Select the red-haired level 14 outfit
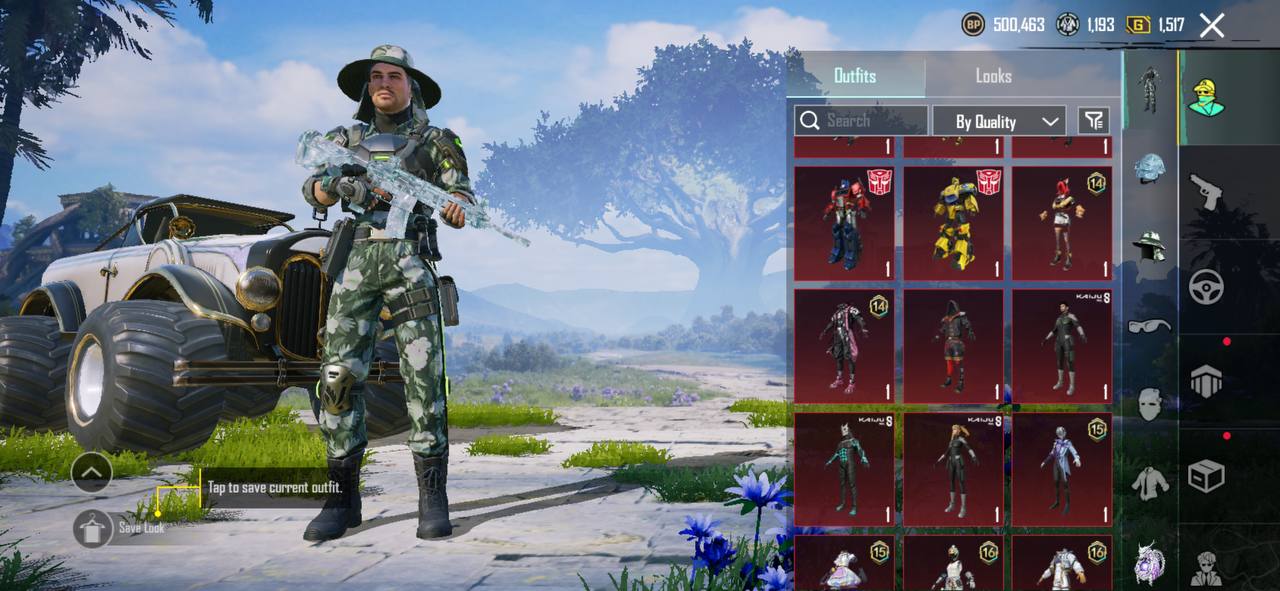Viewport: 1280px width, 591px height. (x=1061, y=223)
